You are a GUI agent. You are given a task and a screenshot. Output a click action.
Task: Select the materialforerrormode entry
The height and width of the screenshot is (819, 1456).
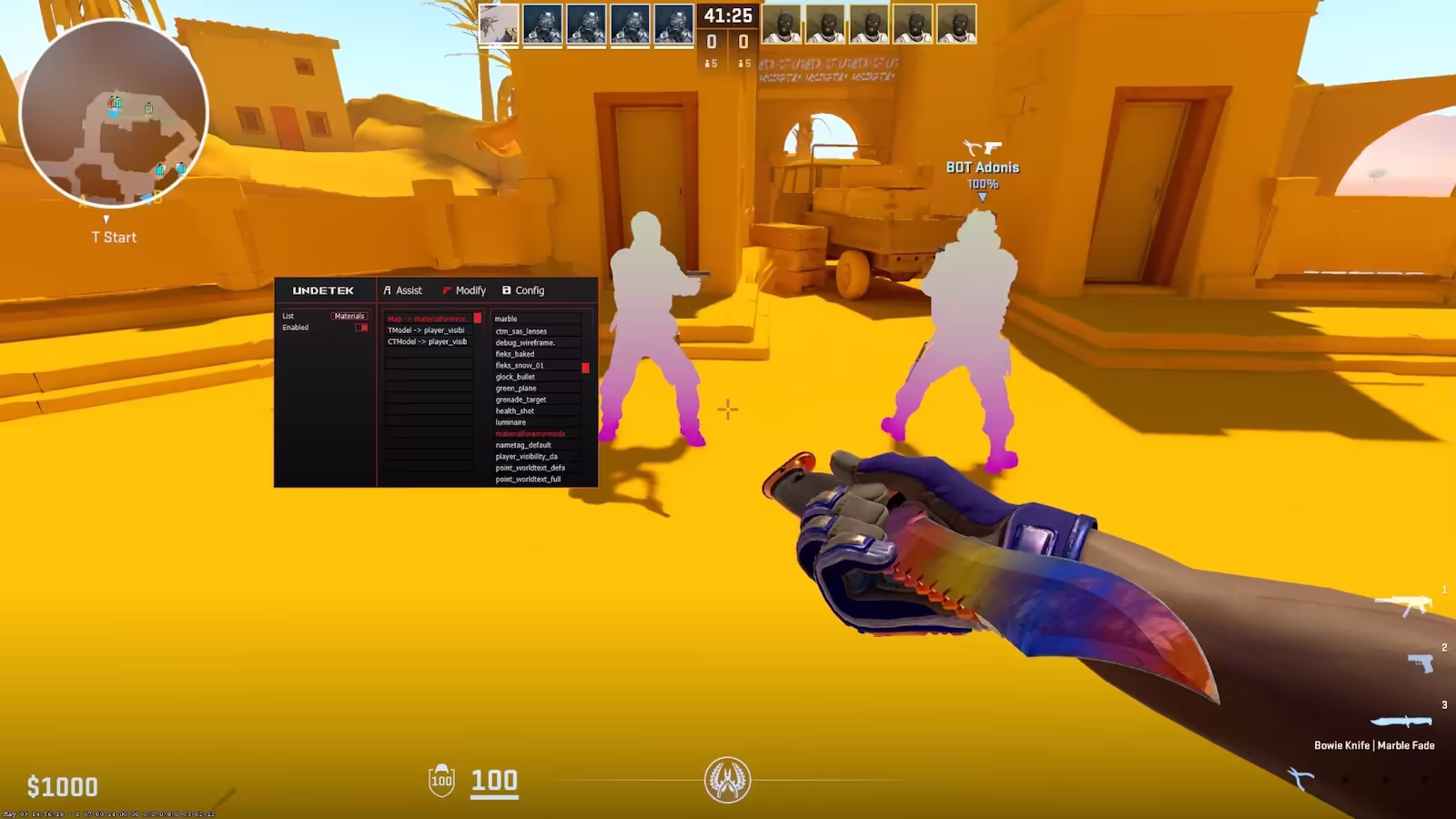click(531, 434)
